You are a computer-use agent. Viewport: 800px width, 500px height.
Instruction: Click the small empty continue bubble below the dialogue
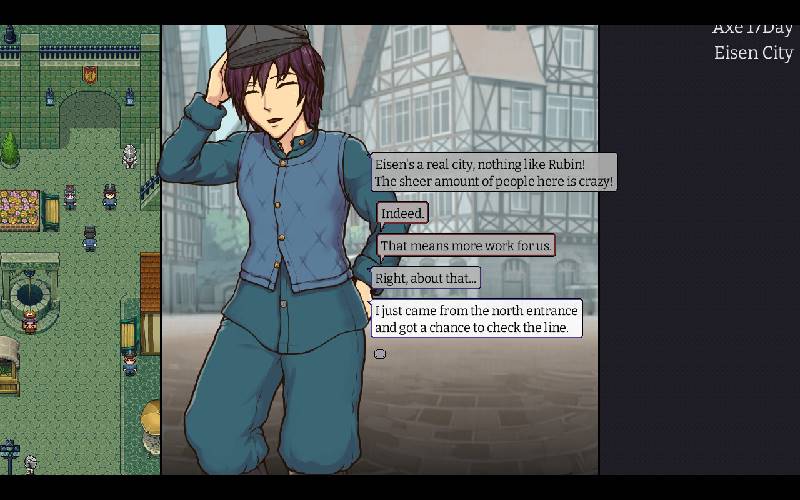pos(380,353)
